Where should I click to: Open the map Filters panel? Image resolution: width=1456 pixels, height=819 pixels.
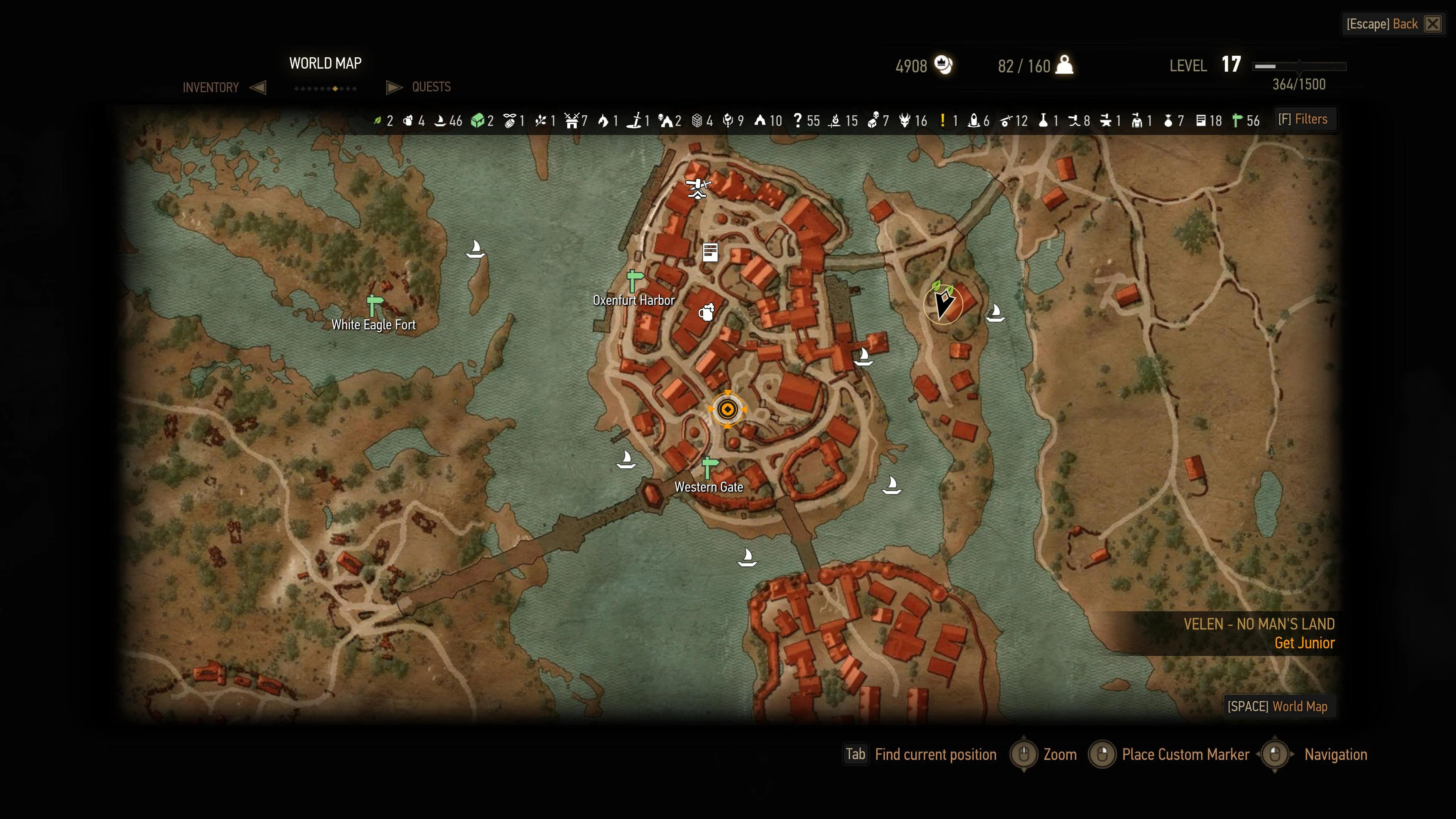click(1304, 119)
